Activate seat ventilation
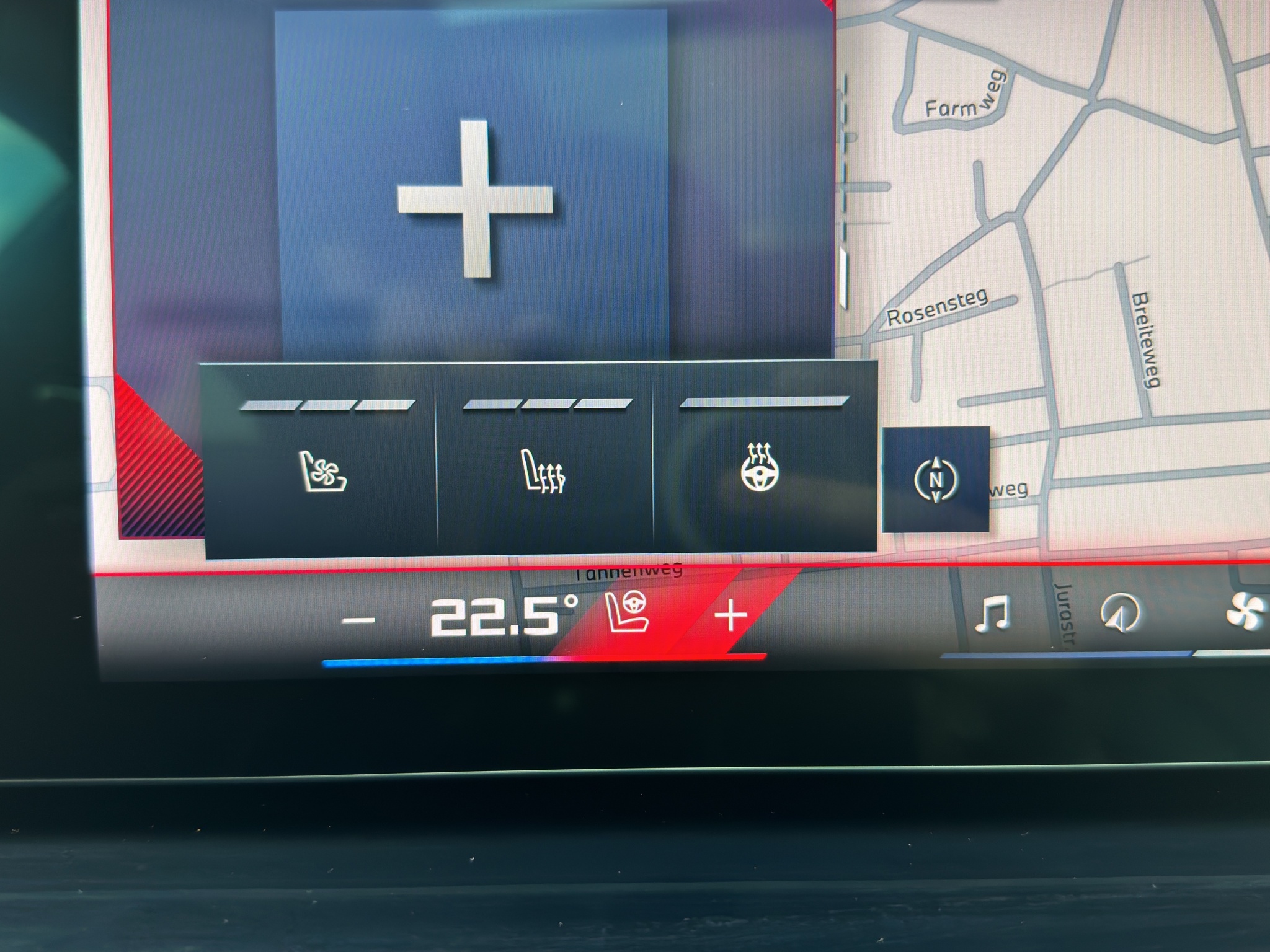1270x952 pixels. click(322, 472)
